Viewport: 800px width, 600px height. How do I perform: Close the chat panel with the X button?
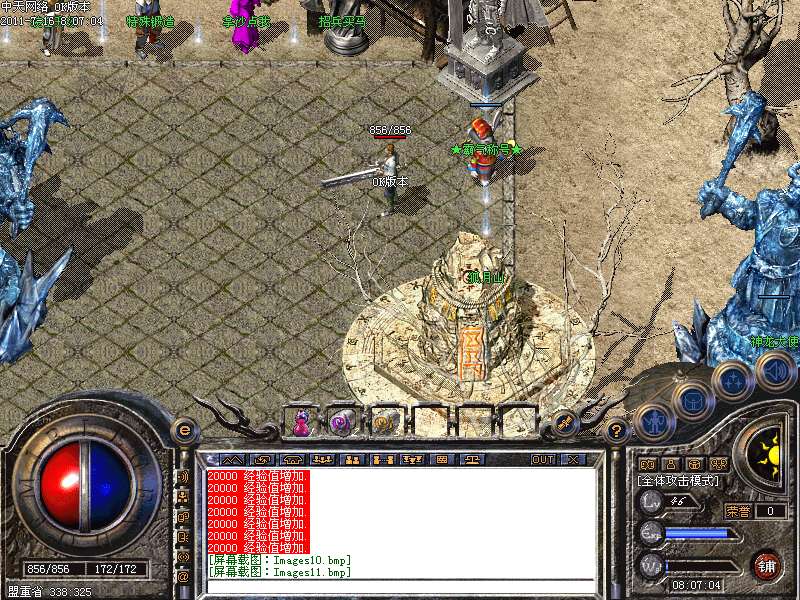pyautogui.click(x=573, y=459)
